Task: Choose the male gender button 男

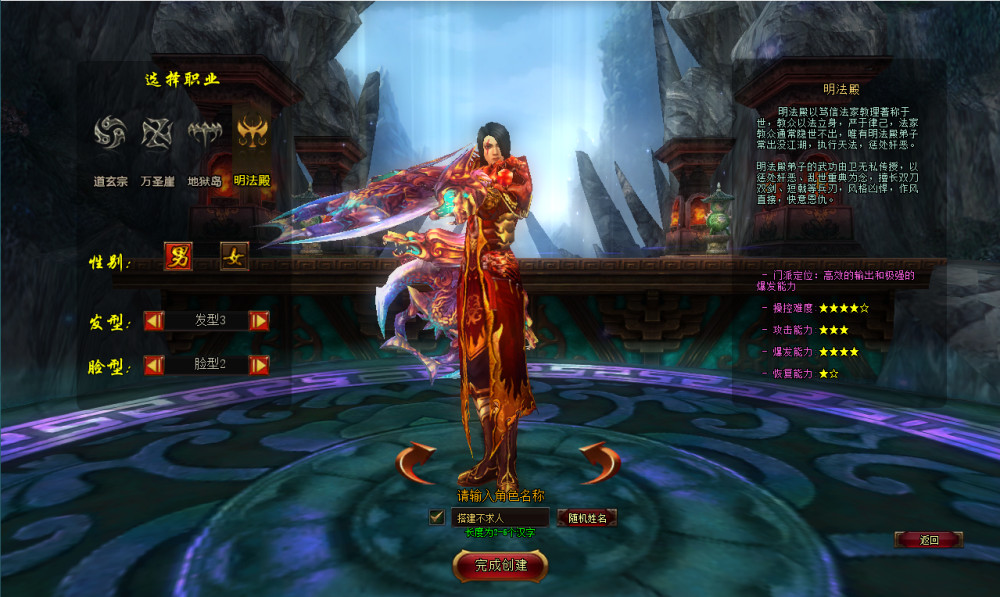Action: (x=179, y=257)
